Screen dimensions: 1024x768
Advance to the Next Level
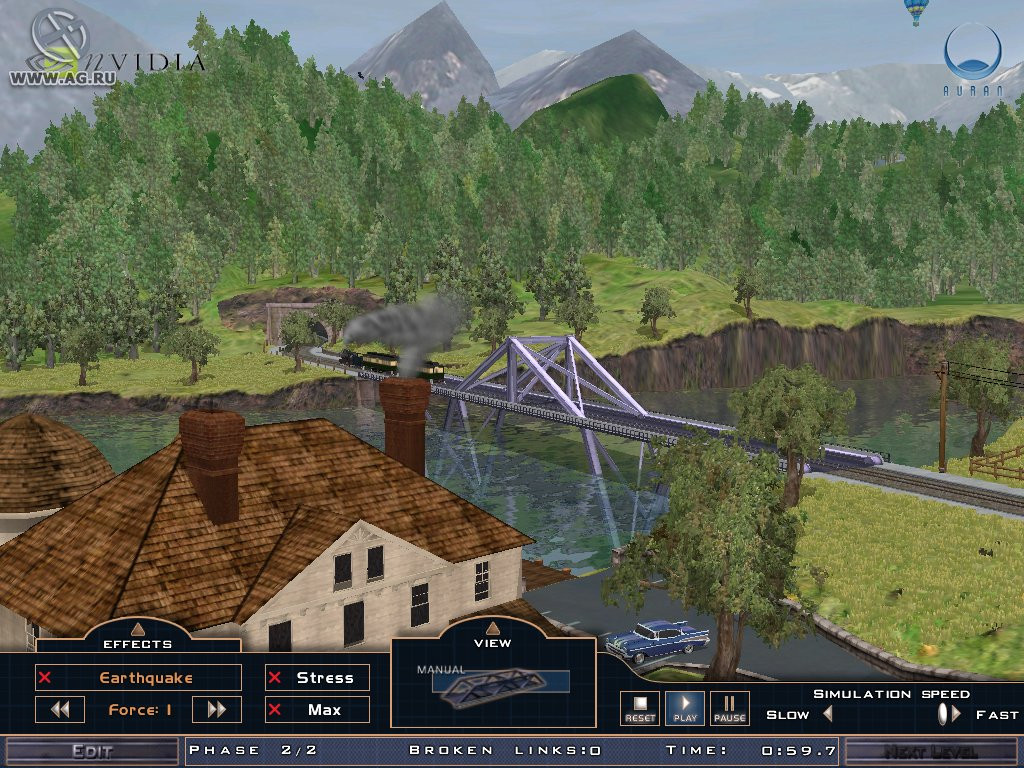932,751
